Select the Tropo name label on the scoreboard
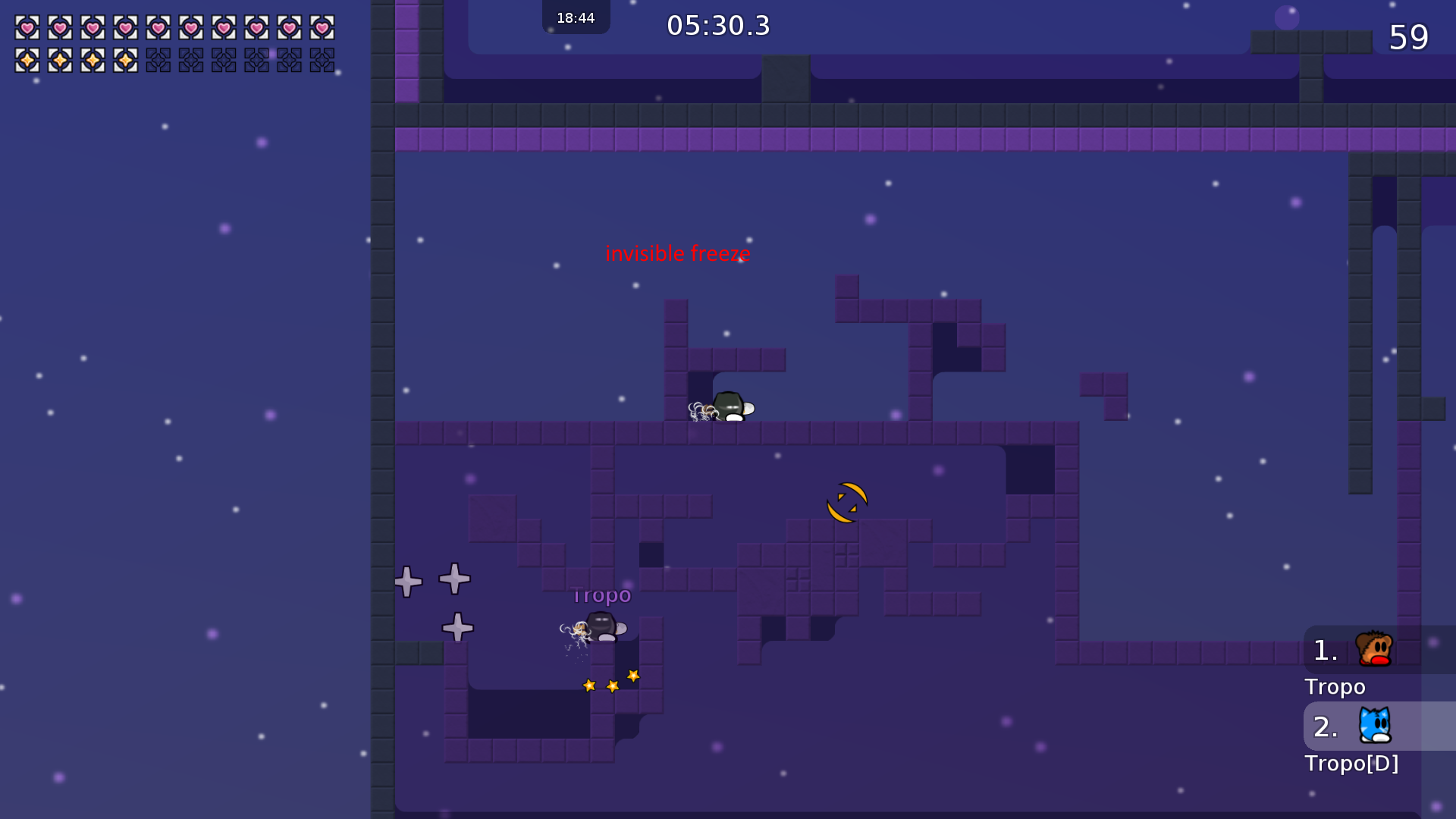This screenshot has width=1456, height=819. coord(1335,687)
